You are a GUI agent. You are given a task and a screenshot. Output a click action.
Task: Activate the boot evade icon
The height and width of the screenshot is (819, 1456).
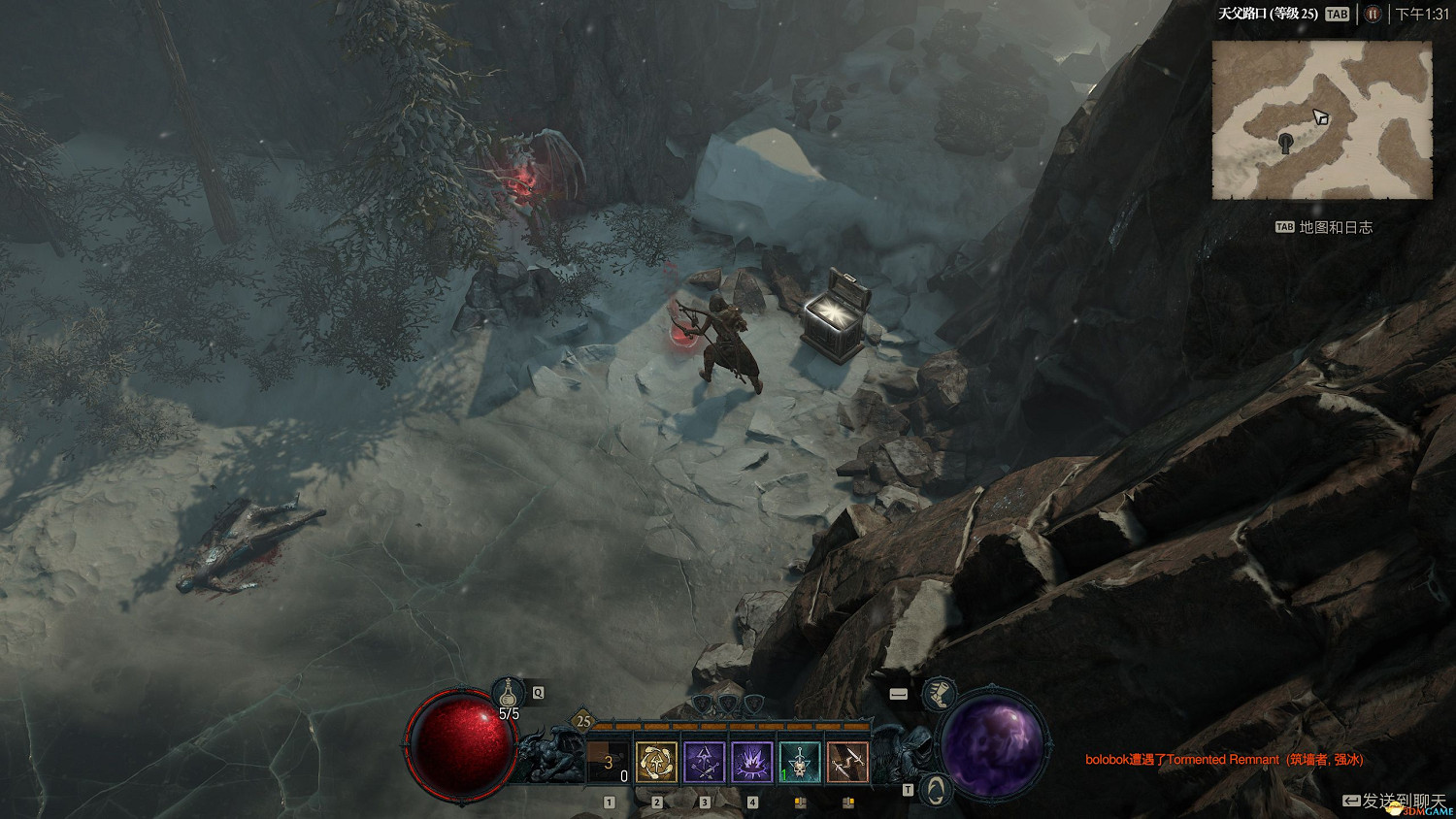click(x=938, y=695)
